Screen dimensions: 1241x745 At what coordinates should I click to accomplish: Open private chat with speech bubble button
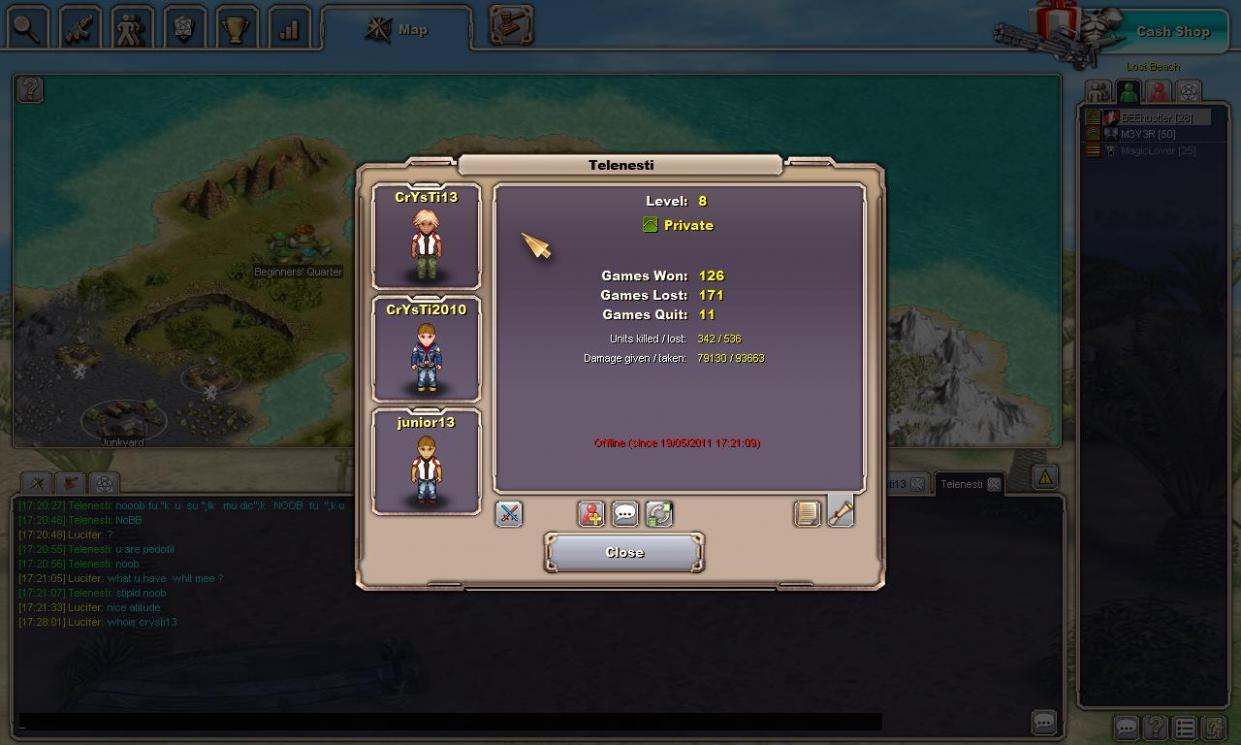(x=625, y=514)
